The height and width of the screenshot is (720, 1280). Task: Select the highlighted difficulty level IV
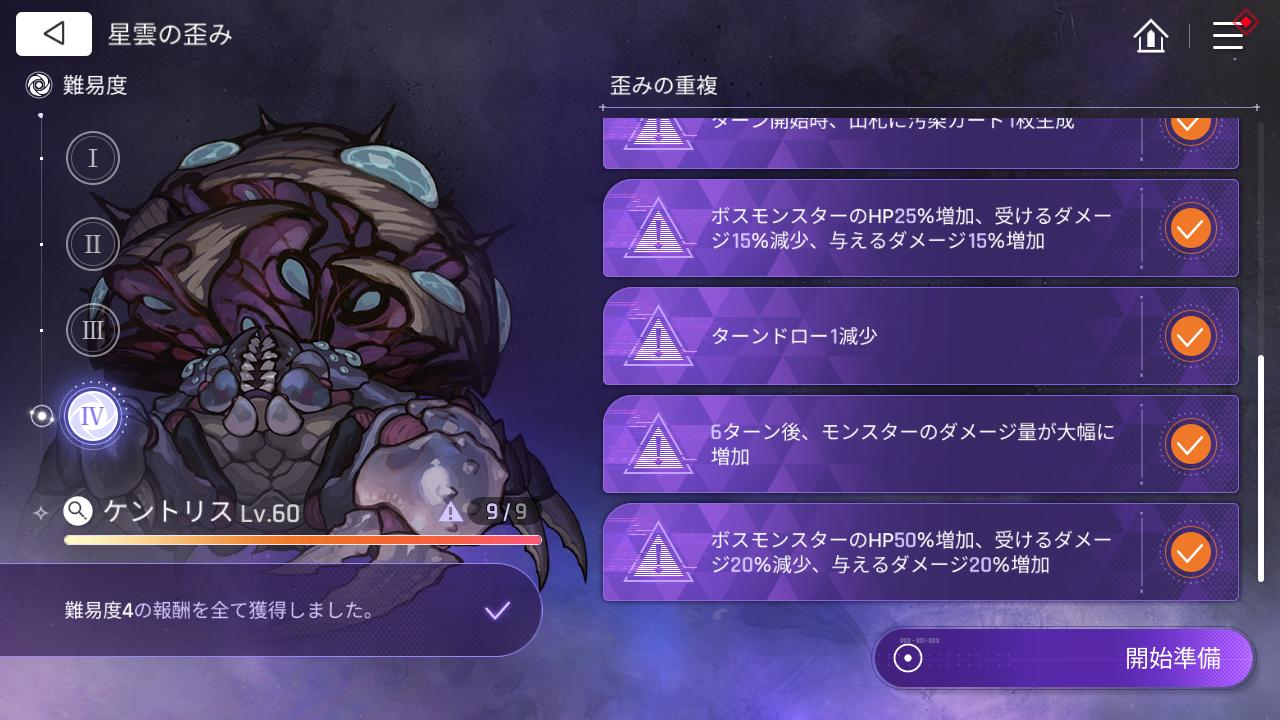click(x=92, y=415)
